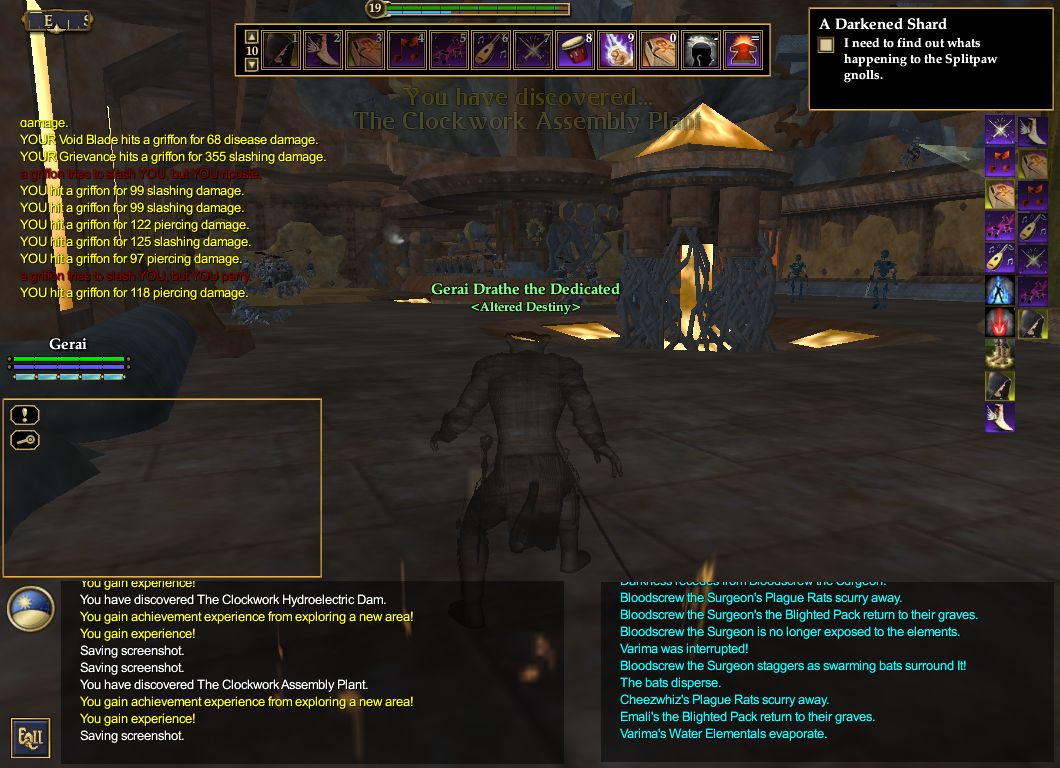Click the hotbar page down arrow

coord(251,64)
